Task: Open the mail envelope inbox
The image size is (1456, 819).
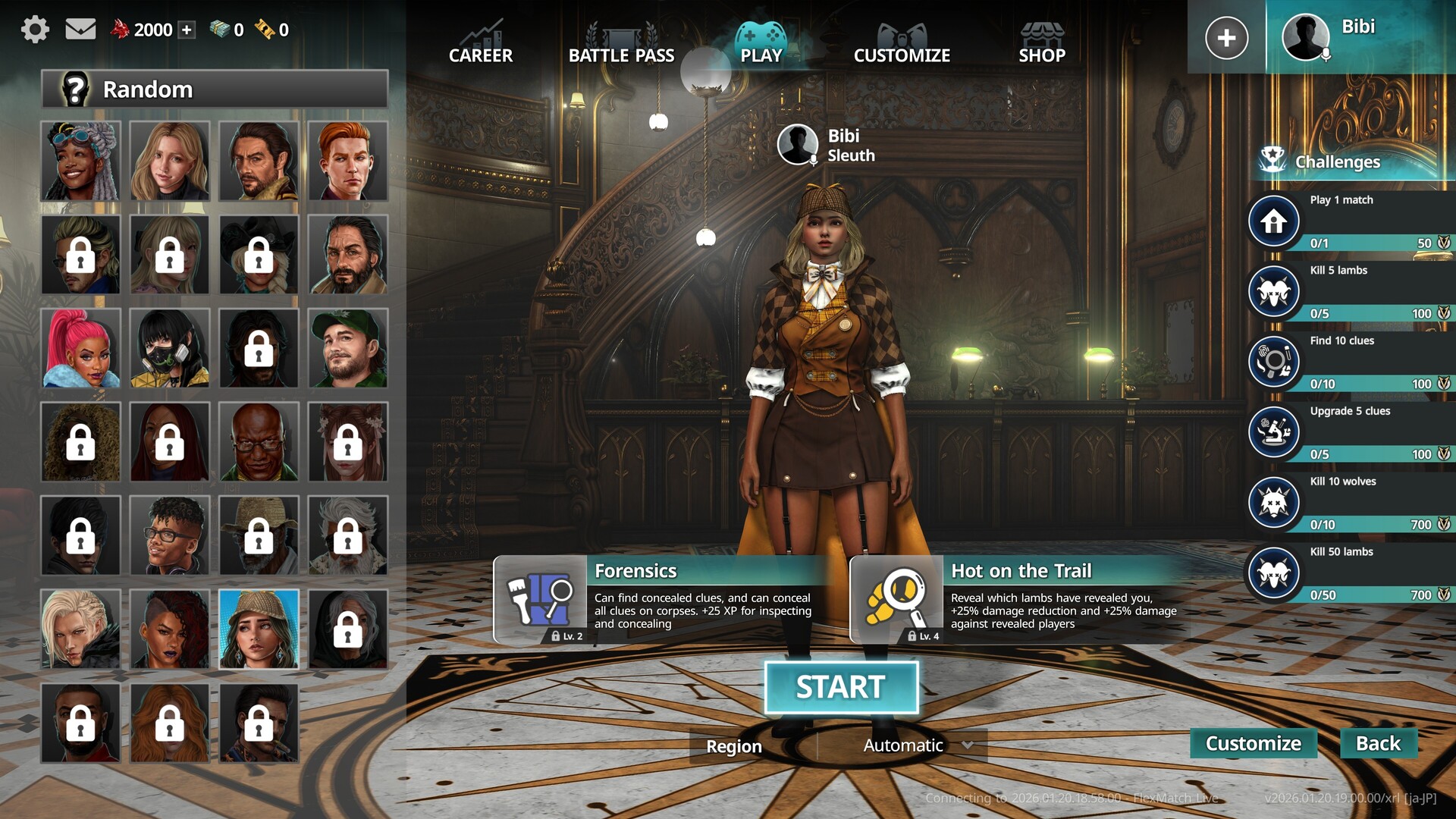Action: click(x=80, y=30)
